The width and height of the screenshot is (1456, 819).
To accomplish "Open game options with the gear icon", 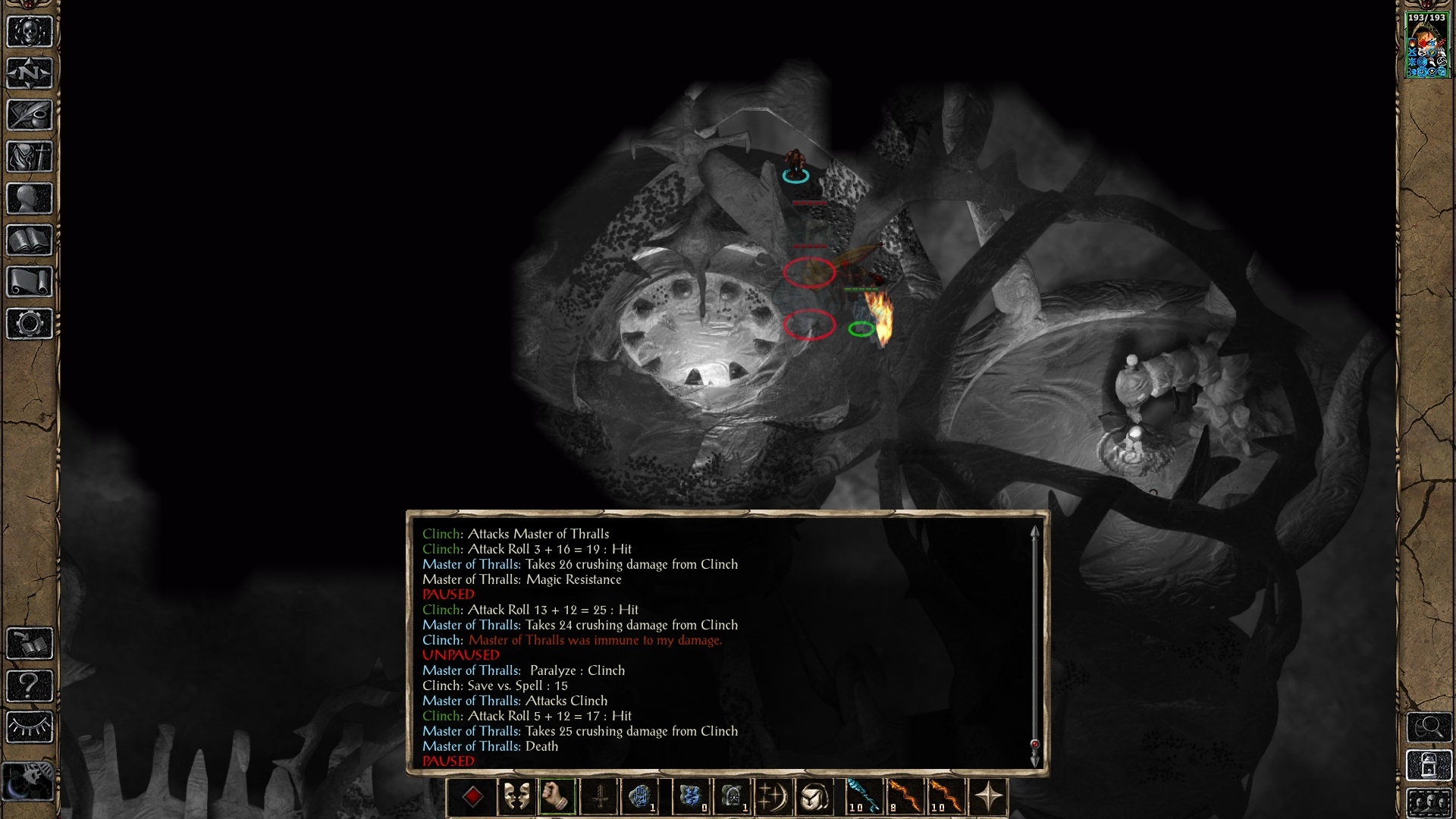I will [x=30, y=324].
